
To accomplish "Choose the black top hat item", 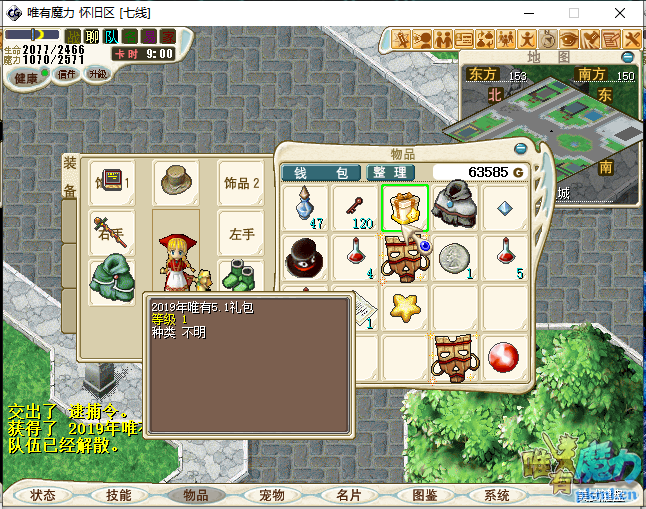I will coord(304,258).
